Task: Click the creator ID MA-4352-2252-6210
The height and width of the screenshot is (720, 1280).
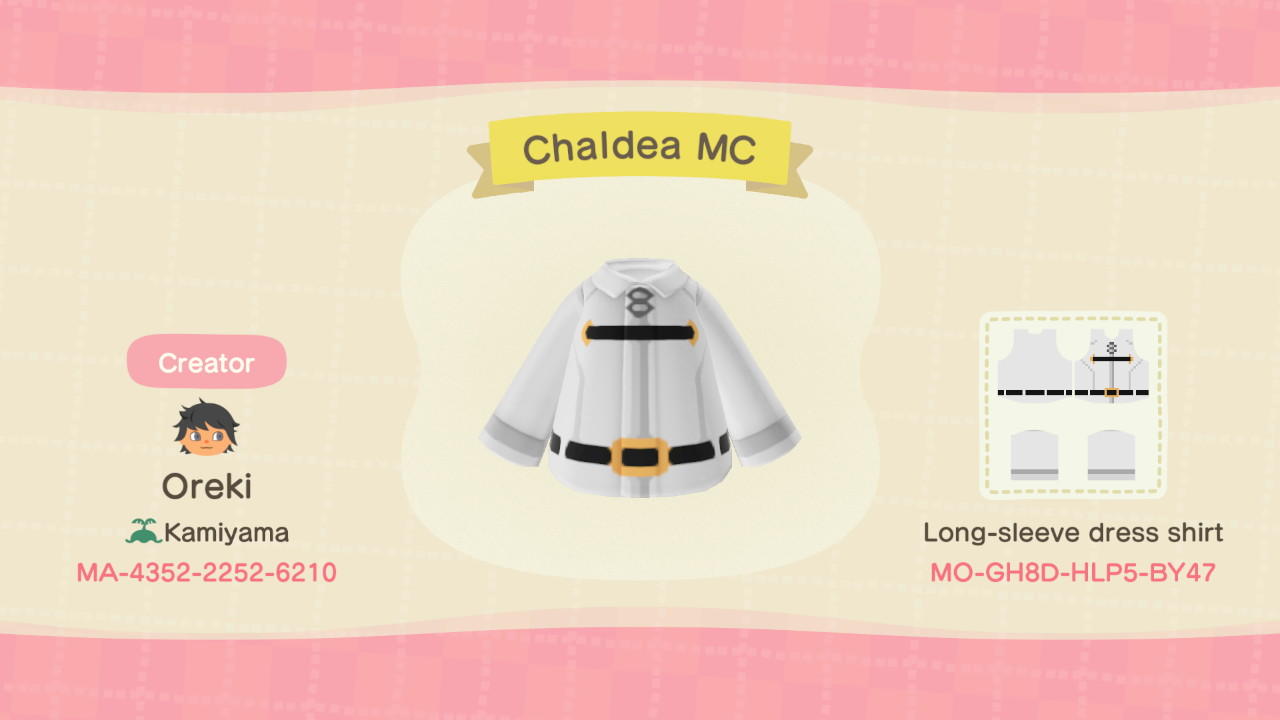Action: (205, 573)
